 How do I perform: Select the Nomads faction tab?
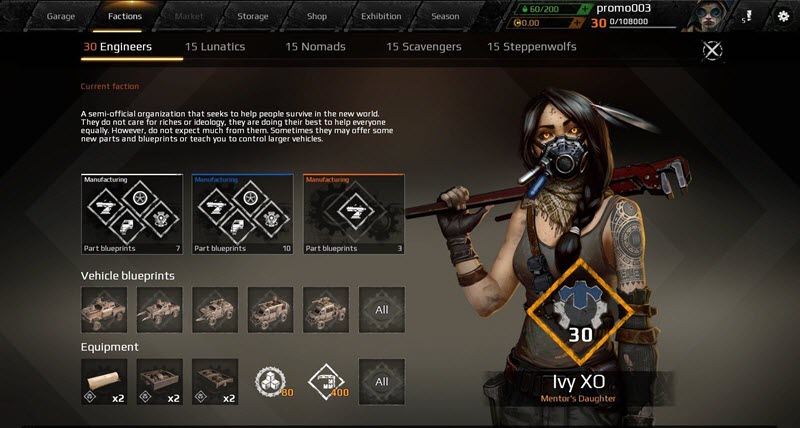(316, 47)
